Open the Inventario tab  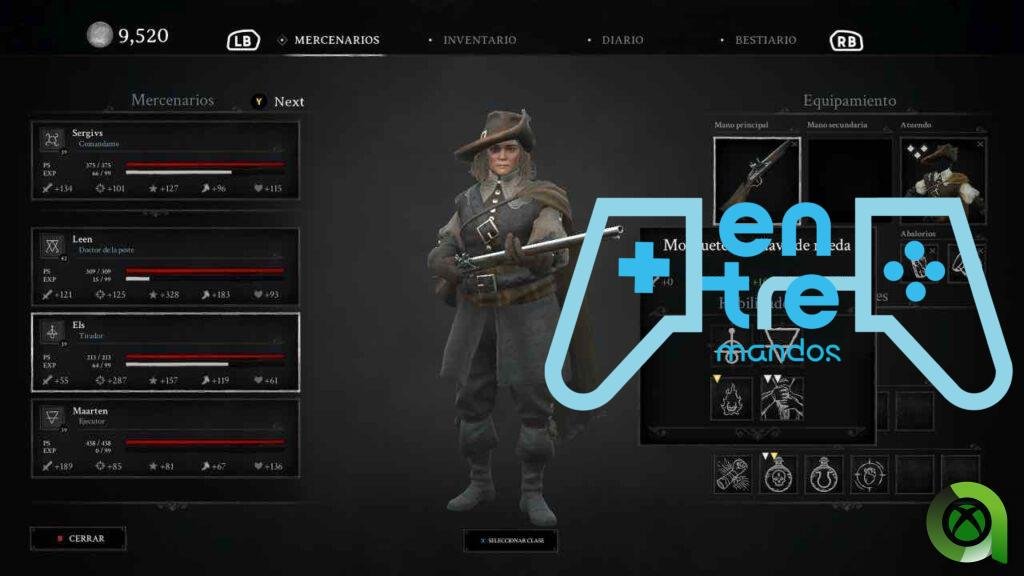(479, 40)
